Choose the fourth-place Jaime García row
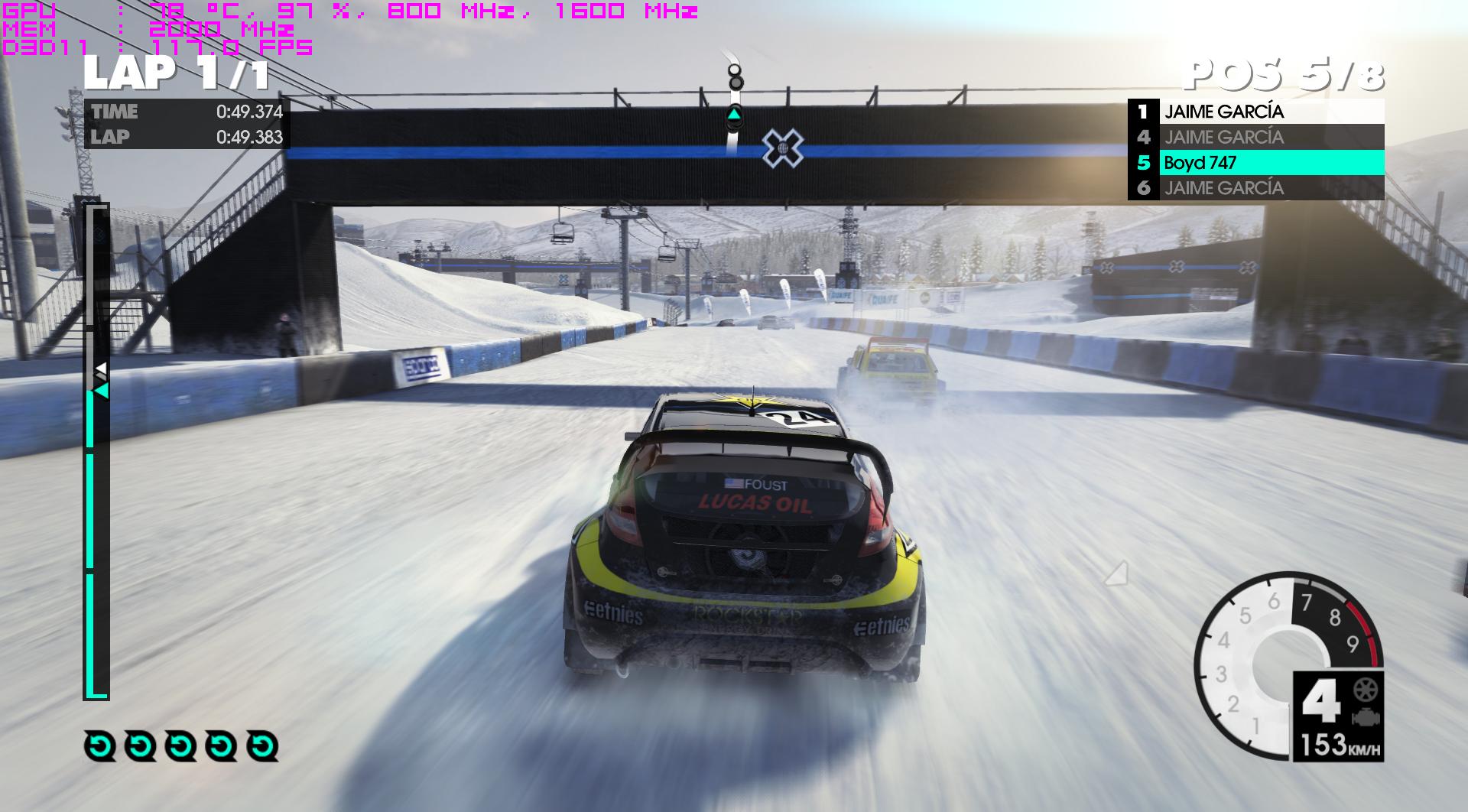Screen dimensions: 1468x812 tap(1255, 138)
